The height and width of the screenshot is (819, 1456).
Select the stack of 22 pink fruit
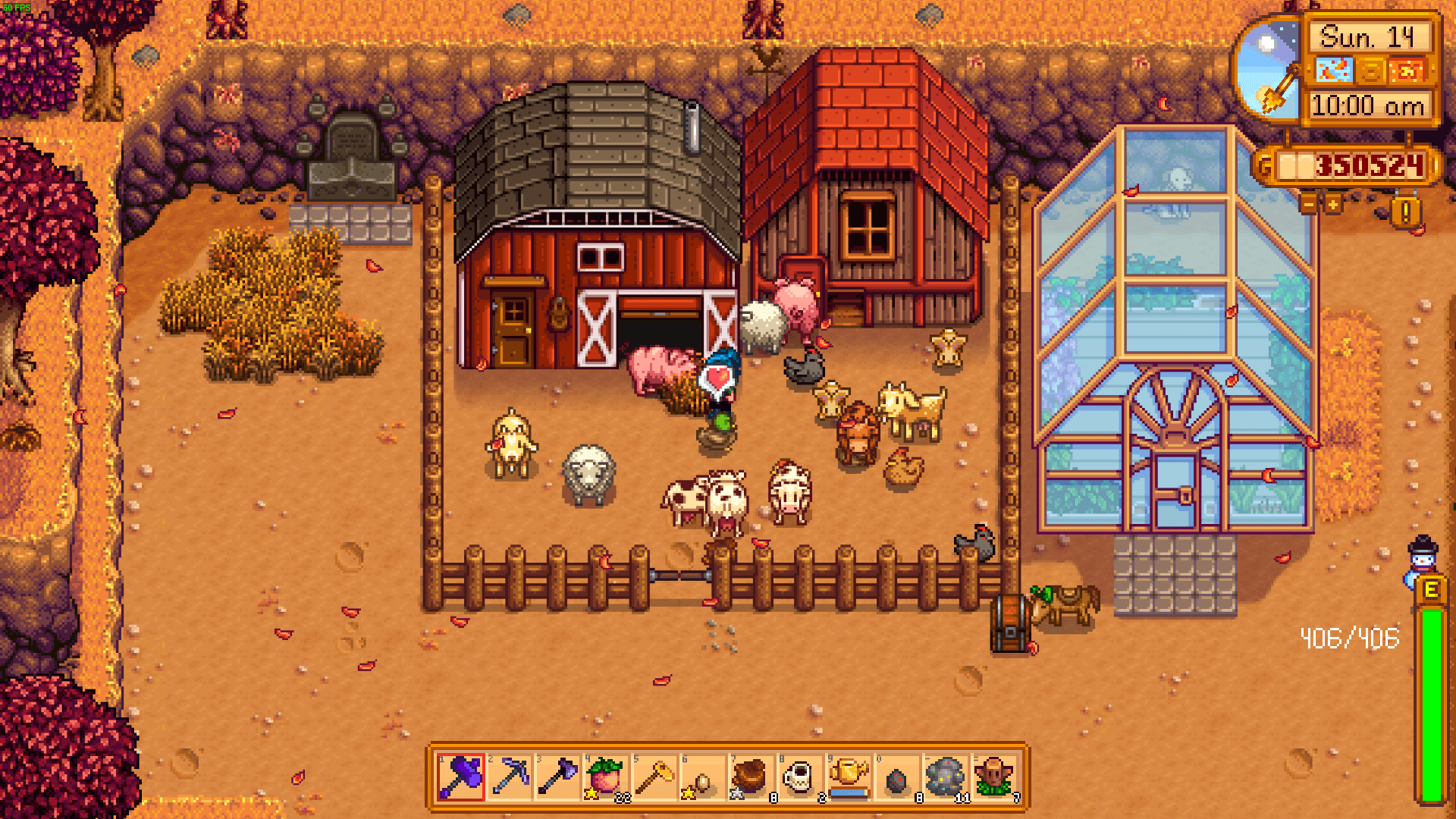click(x=607, y=777)
